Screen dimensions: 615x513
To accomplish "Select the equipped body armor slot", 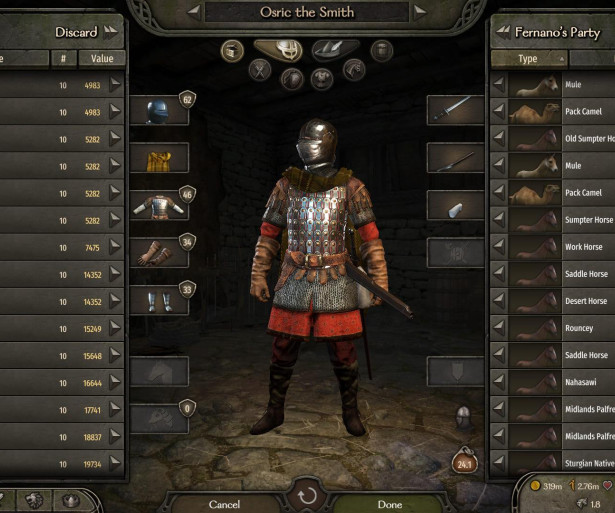I will tap(159, 206).
